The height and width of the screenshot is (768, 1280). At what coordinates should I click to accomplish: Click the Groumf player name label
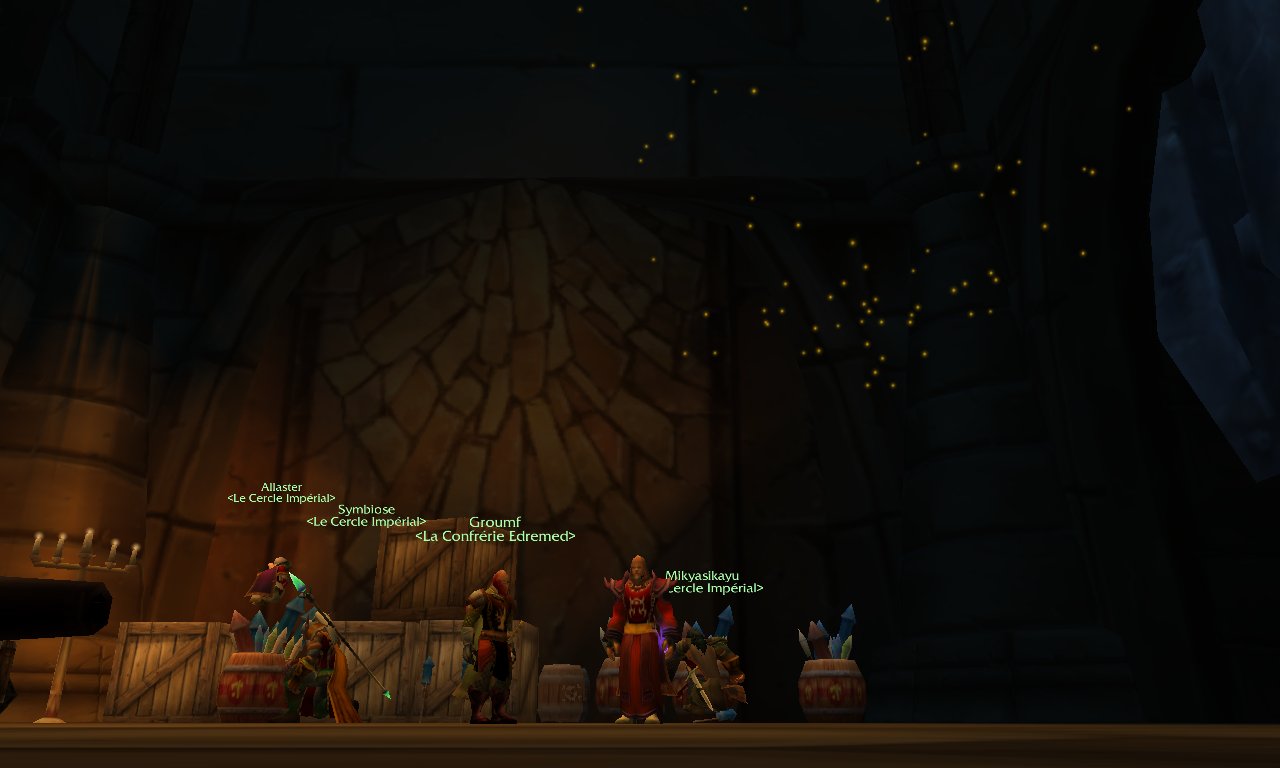(x=495, y=522)
